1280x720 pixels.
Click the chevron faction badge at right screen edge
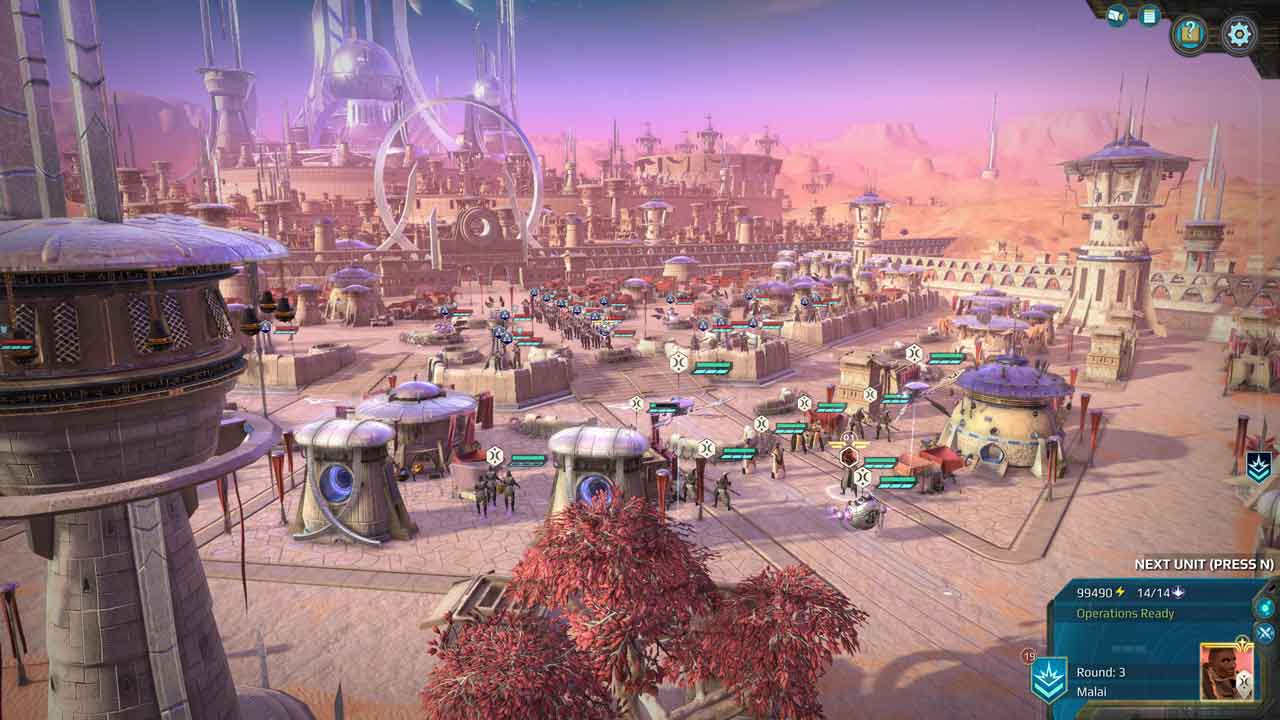tap(1259, 467)
